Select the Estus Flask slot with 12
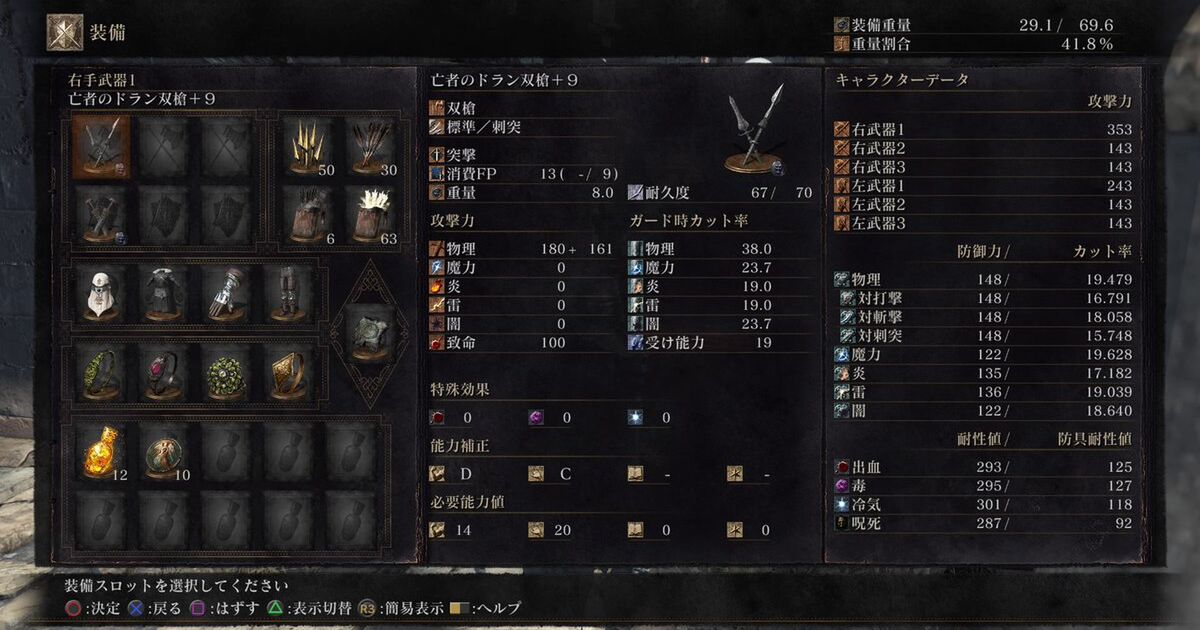Image resolution: width=1200 pixels, height=630 pixels. coord(103,454)
